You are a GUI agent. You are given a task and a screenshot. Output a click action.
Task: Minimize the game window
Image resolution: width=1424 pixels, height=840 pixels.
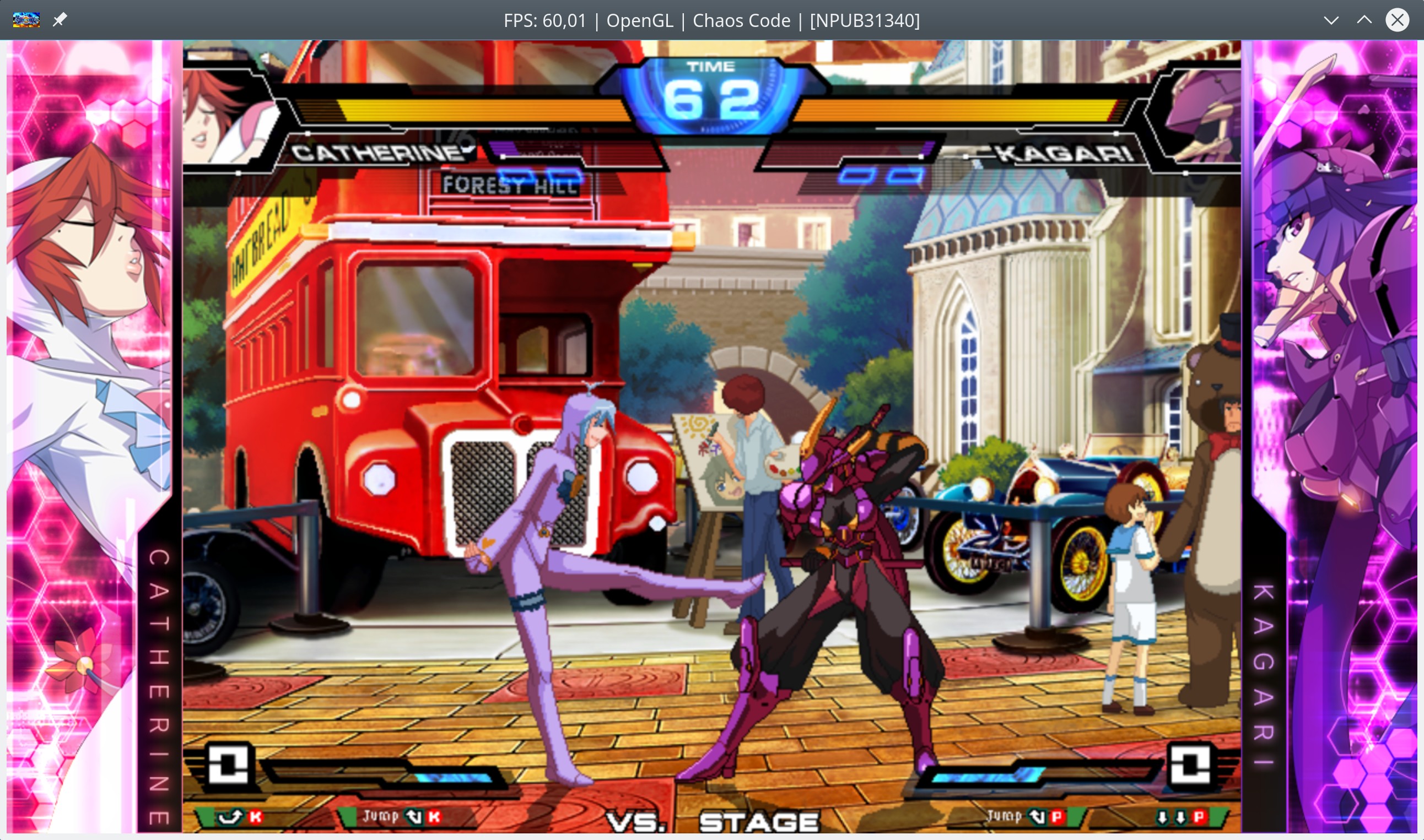(1331, 20)
